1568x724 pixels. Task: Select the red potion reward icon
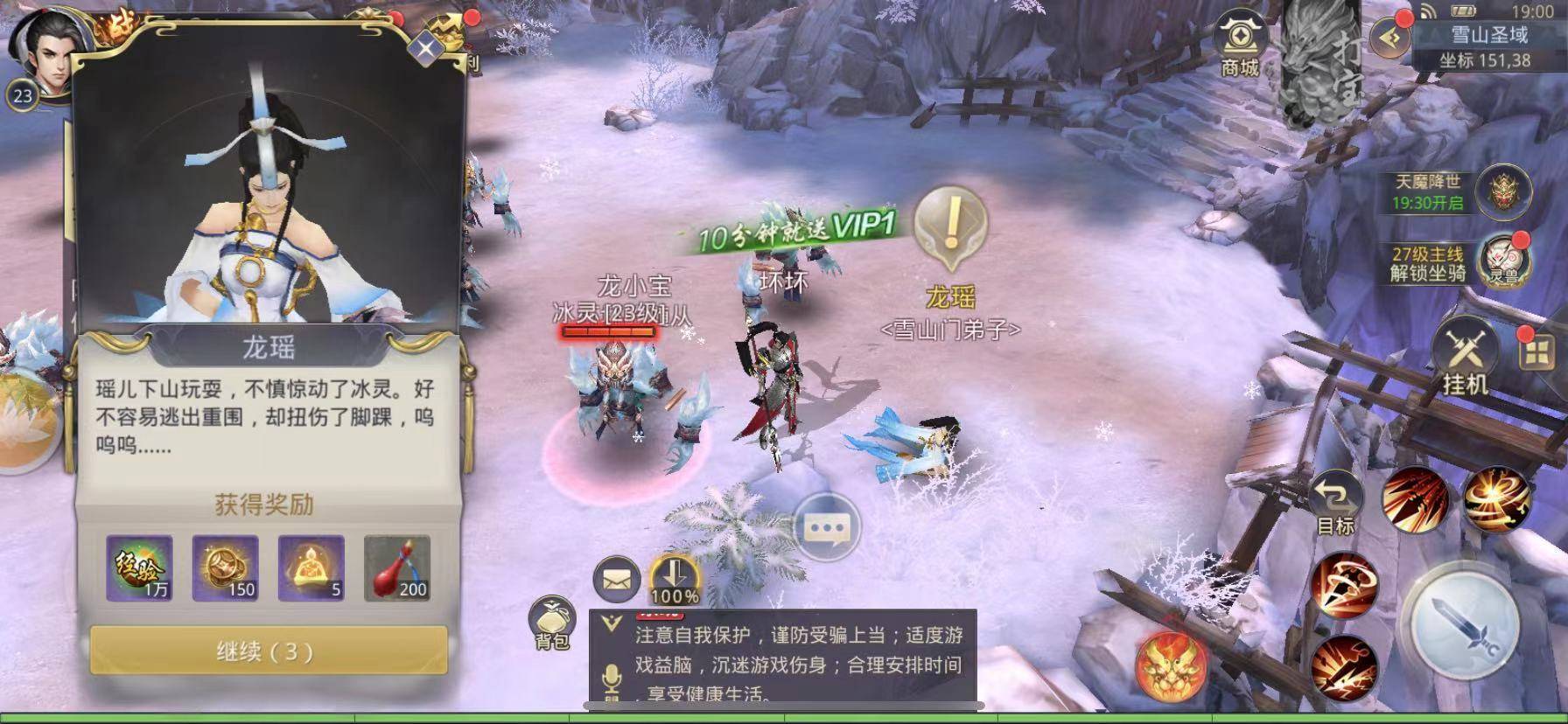[x=396, y=568]
